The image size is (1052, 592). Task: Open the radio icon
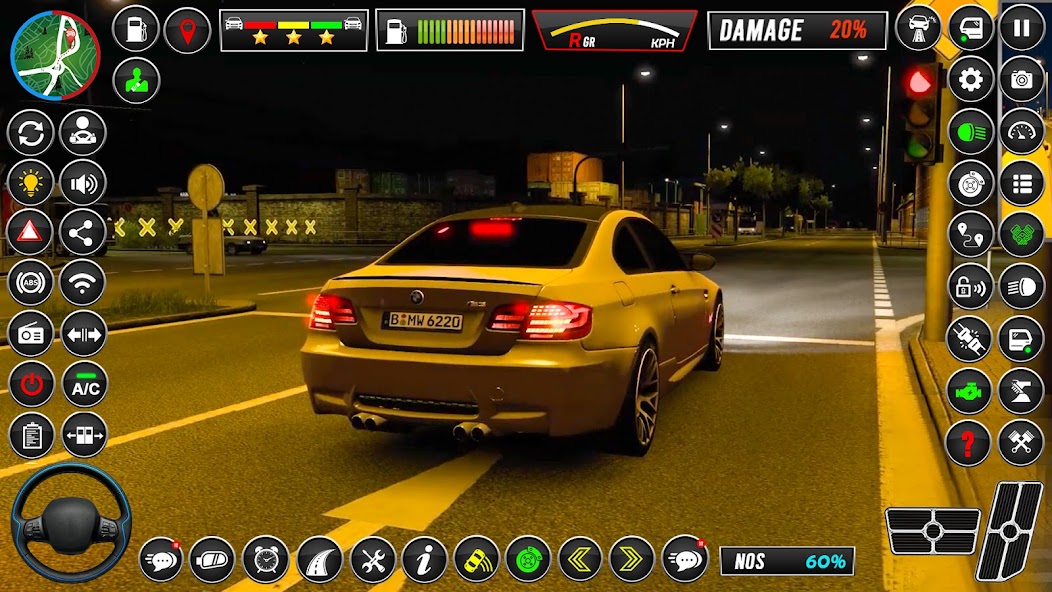coord(31,334)
